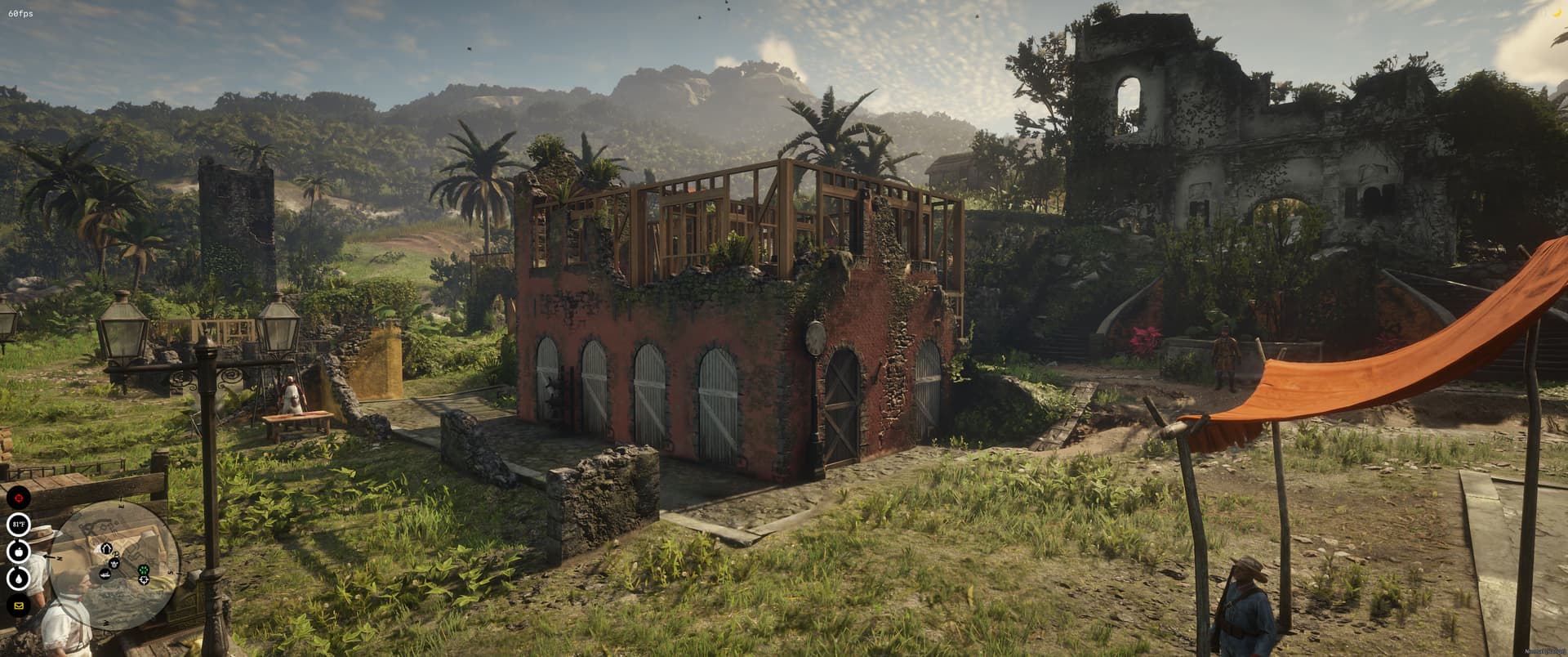The height and width of the screenshot is (657, 1568).
Task: Click the house marker on the minimap
Action: coord(106,547)
